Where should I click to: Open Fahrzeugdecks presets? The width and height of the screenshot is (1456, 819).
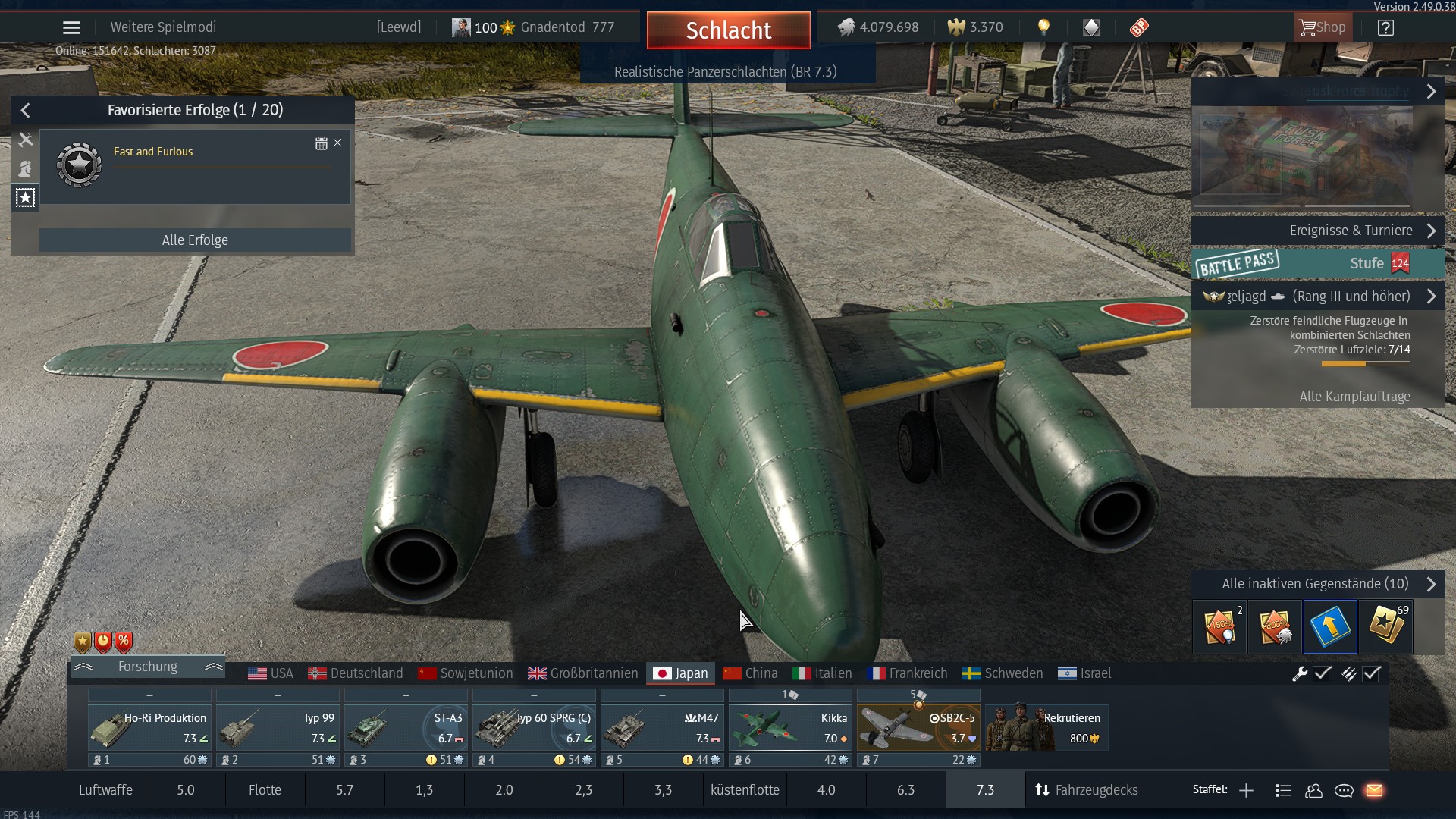(1086, 790)
